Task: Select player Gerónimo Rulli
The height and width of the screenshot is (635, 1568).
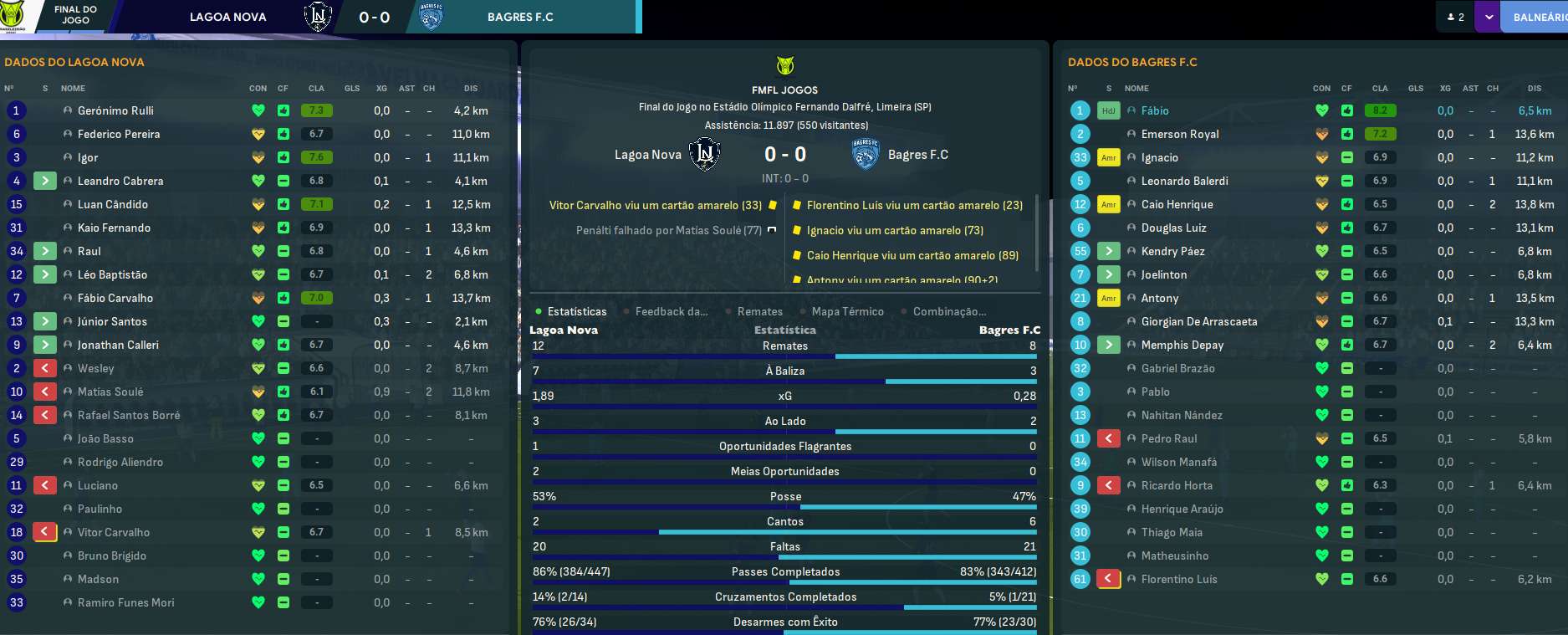Action: pyautogui.click(x=115, y=110)
